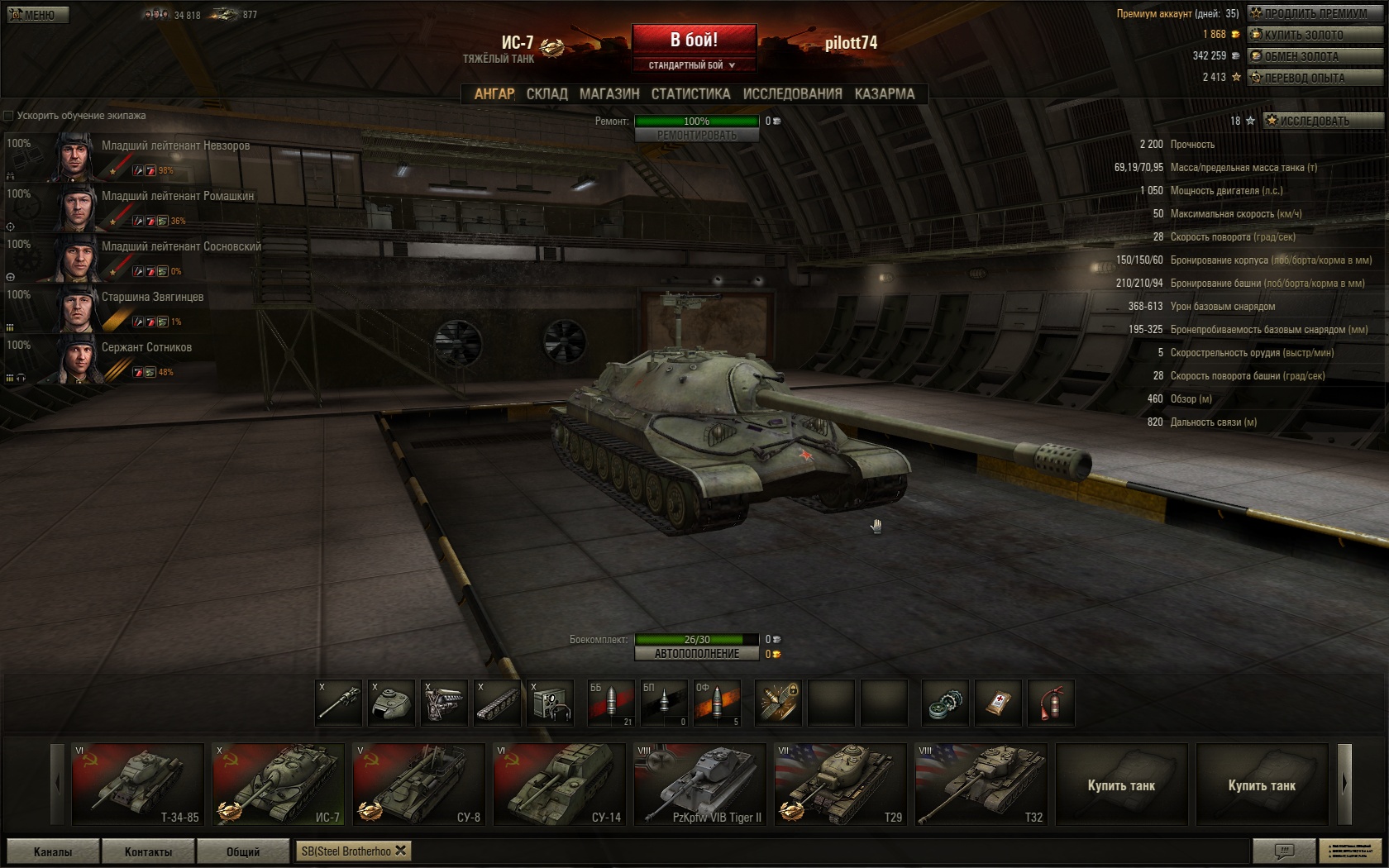Click the Продлить премиум button
This screenshot has height=868, width=1389.
pos(1315,13)
